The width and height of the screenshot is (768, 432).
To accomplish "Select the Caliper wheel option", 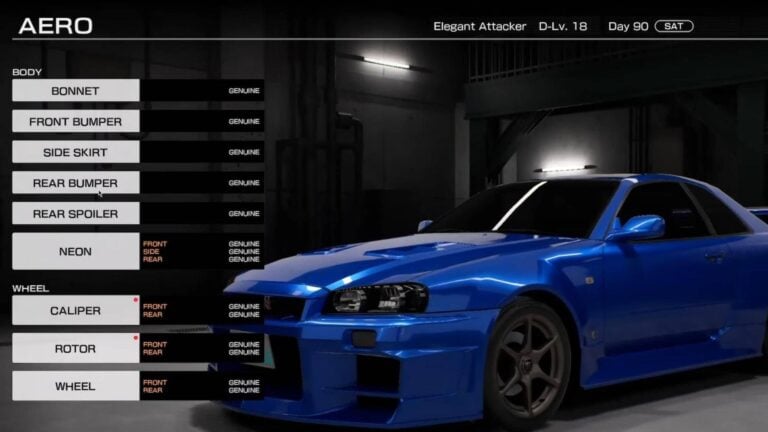I will [76, 311].
